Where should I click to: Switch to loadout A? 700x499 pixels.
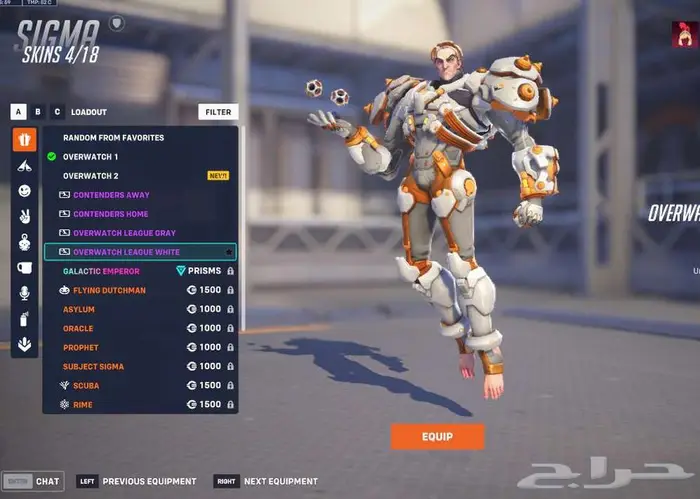coord(18,112)
